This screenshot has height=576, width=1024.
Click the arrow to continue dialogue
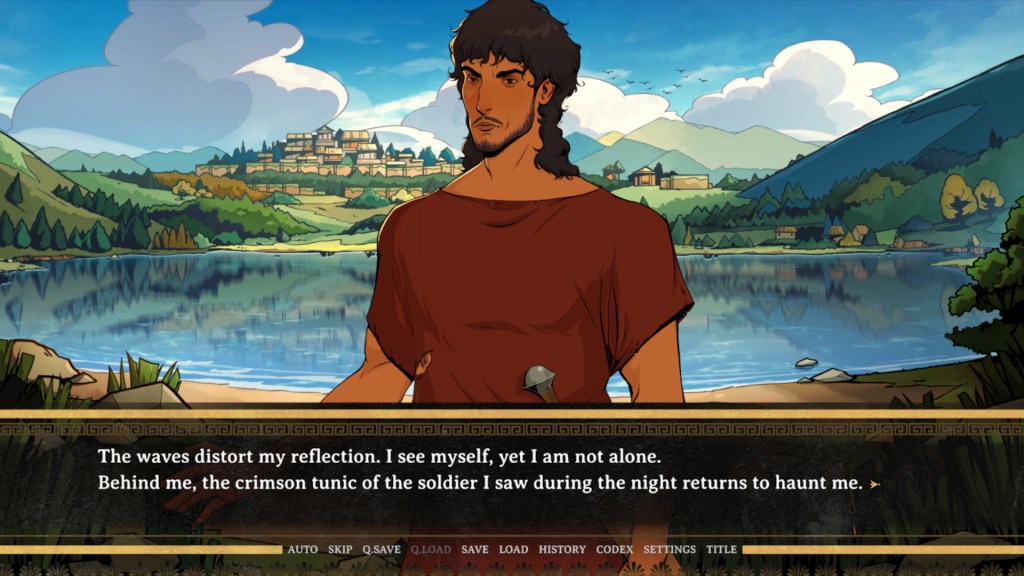(875, 484)
